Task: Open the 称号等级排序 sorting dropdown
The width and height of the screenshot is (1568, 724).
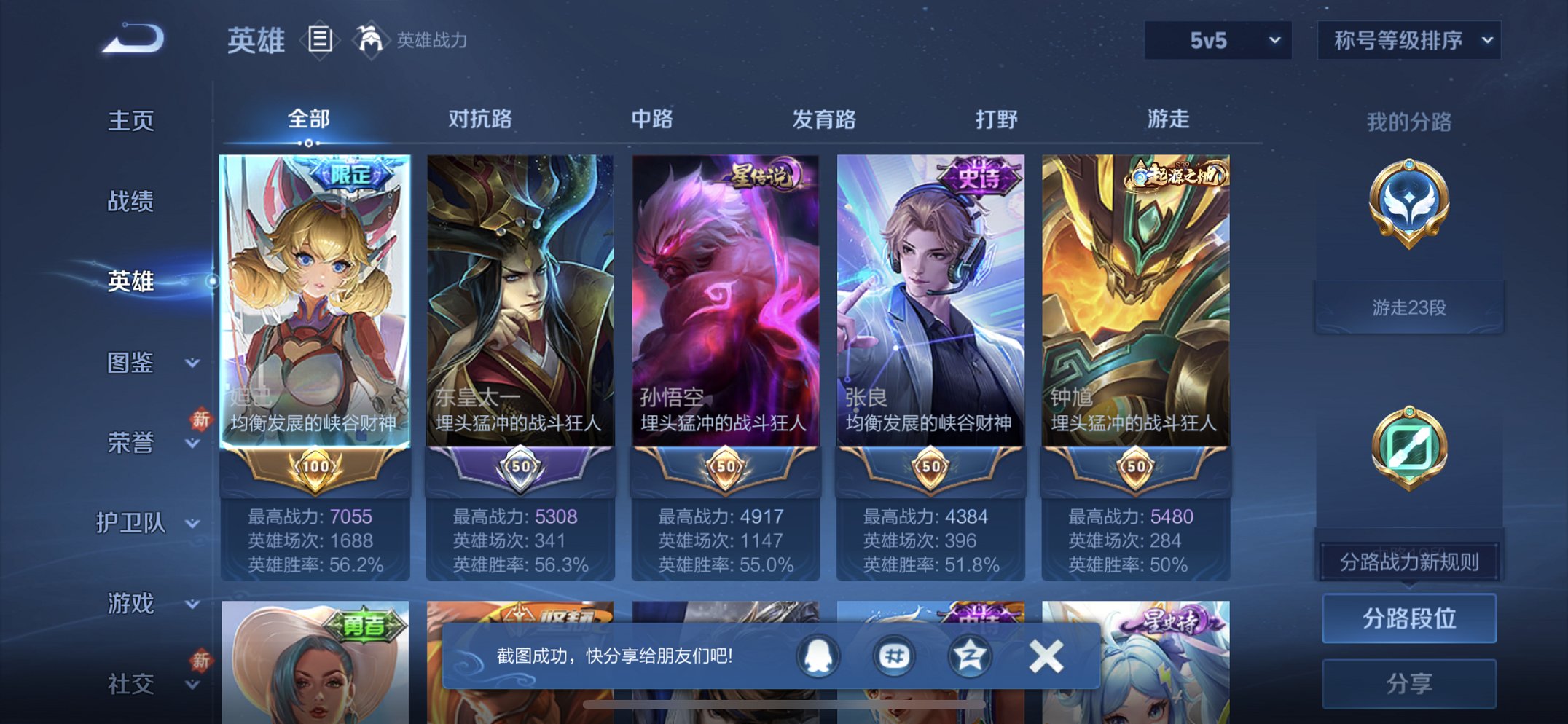Action: (1409, 41)
